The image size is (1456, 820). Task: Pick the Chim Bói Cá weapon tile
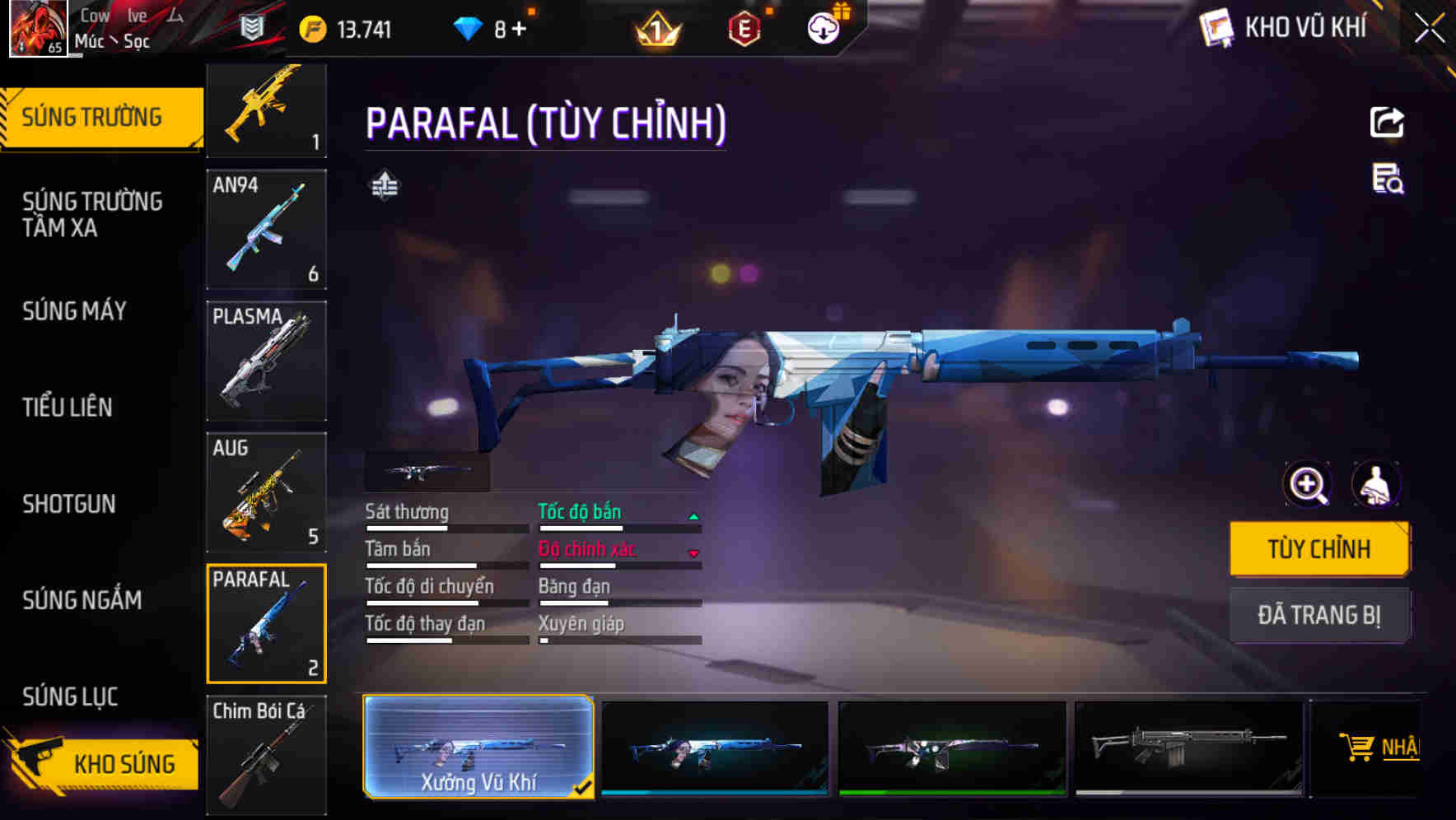pos(266,754)
